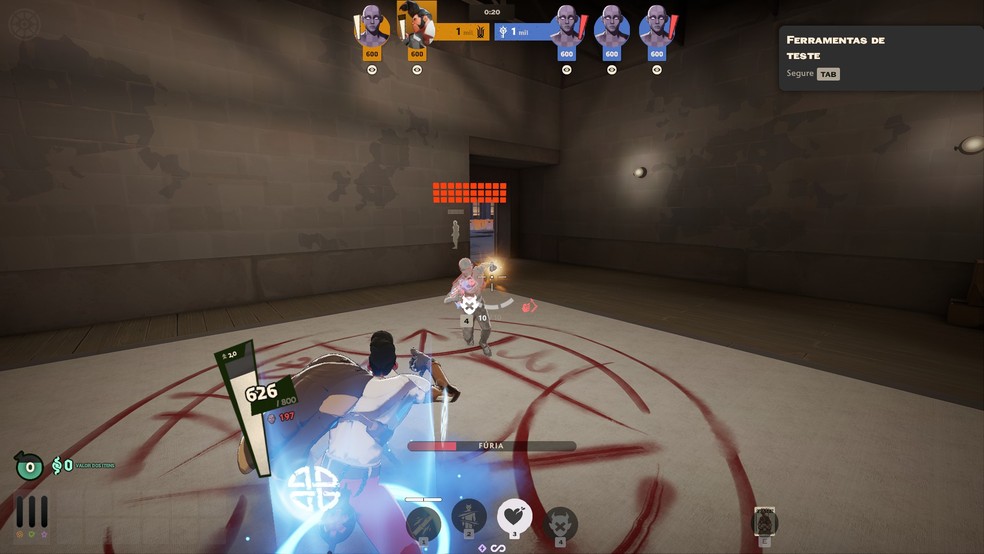Activate the horned skull ultimate ability
The height and width of the screenshot is (554, 984).
point(560,522)
